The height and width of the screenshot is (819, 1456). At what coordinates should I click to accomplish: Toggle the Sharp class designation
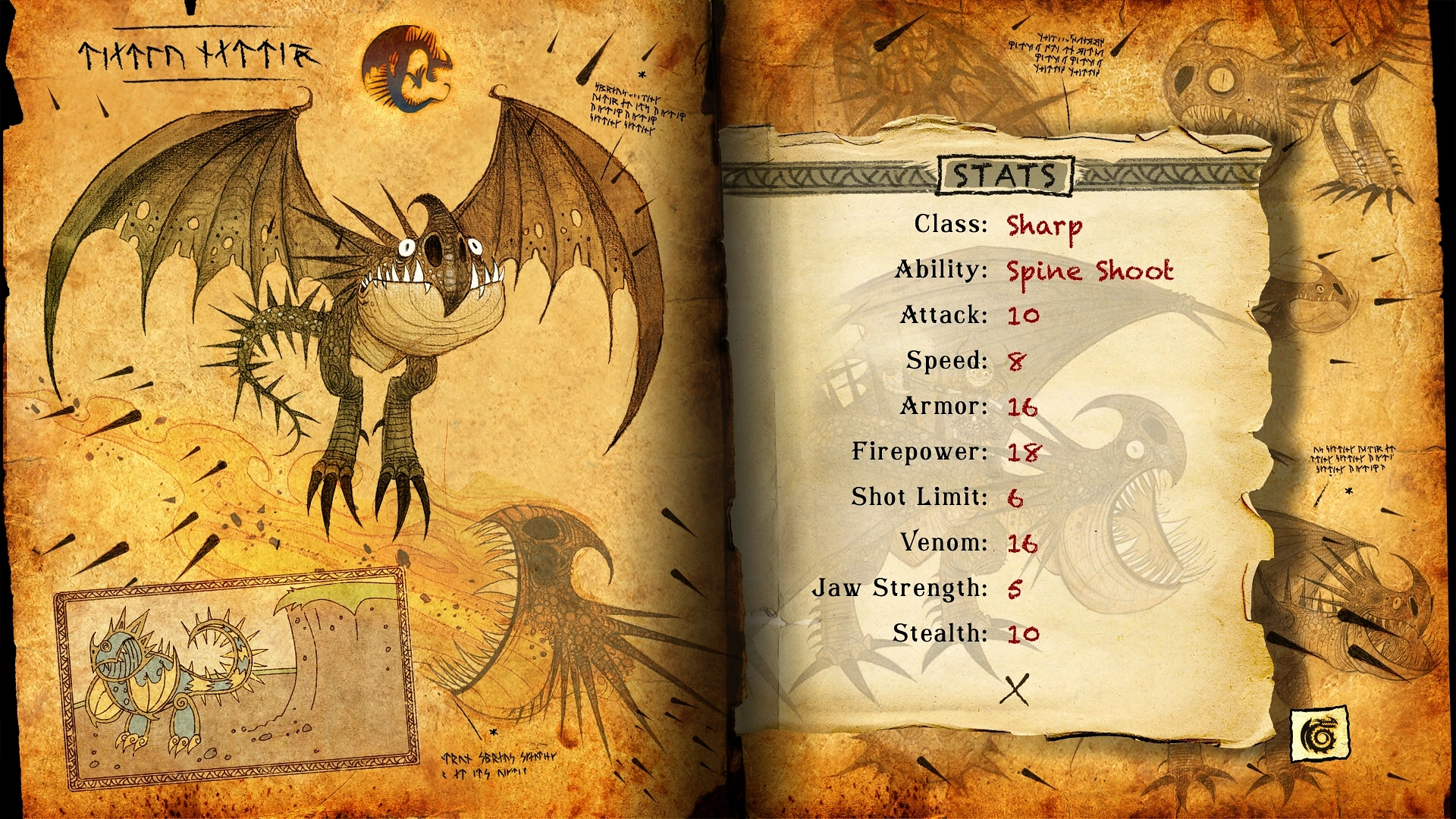click(x=1044, y=227)
